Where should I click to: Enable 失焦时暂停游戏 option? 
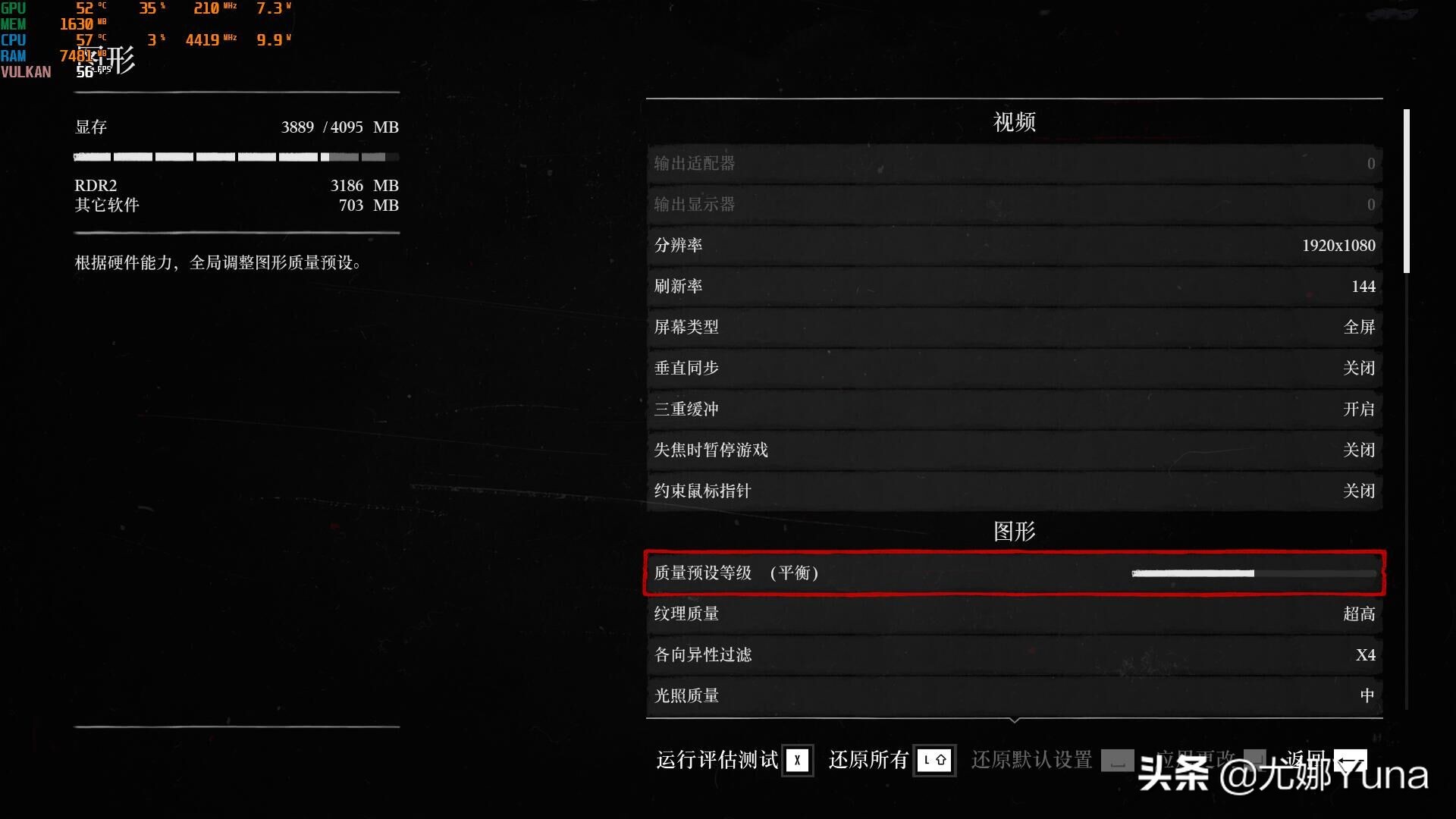[x=1014, y=450]
